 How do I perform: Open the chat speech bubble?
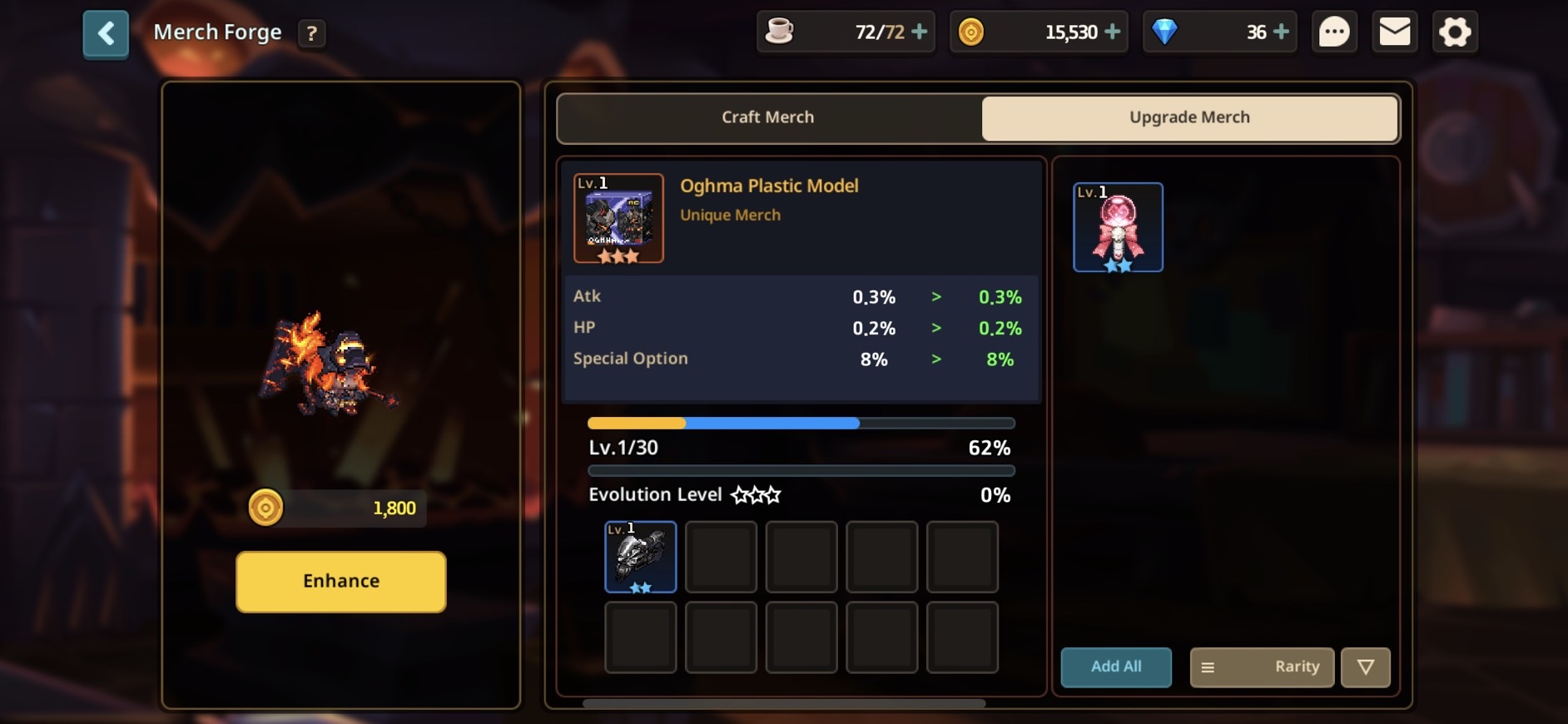tap(1334, 32)
